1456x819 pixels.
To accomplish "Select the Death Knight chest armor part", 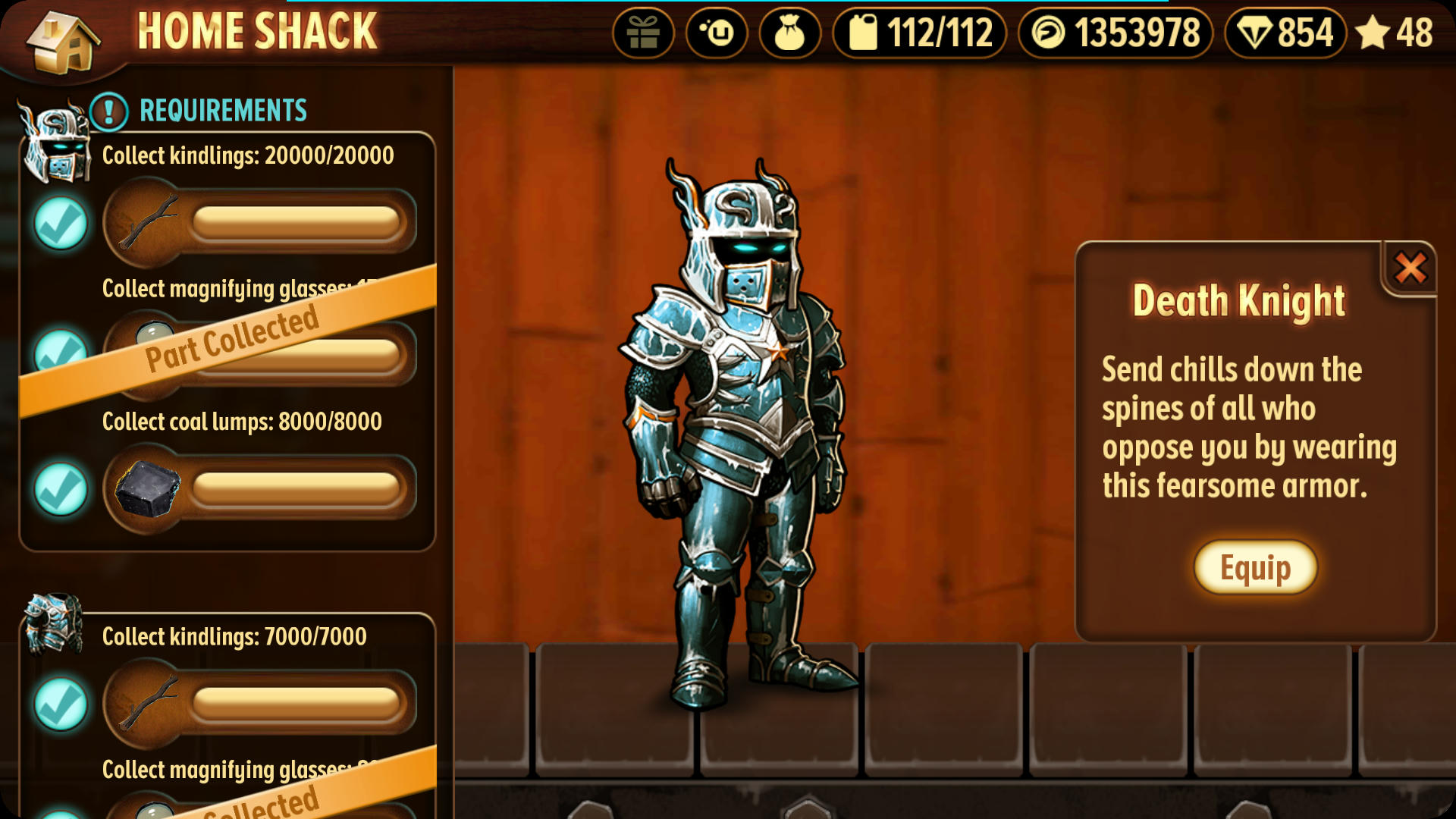I will point(53,623).
